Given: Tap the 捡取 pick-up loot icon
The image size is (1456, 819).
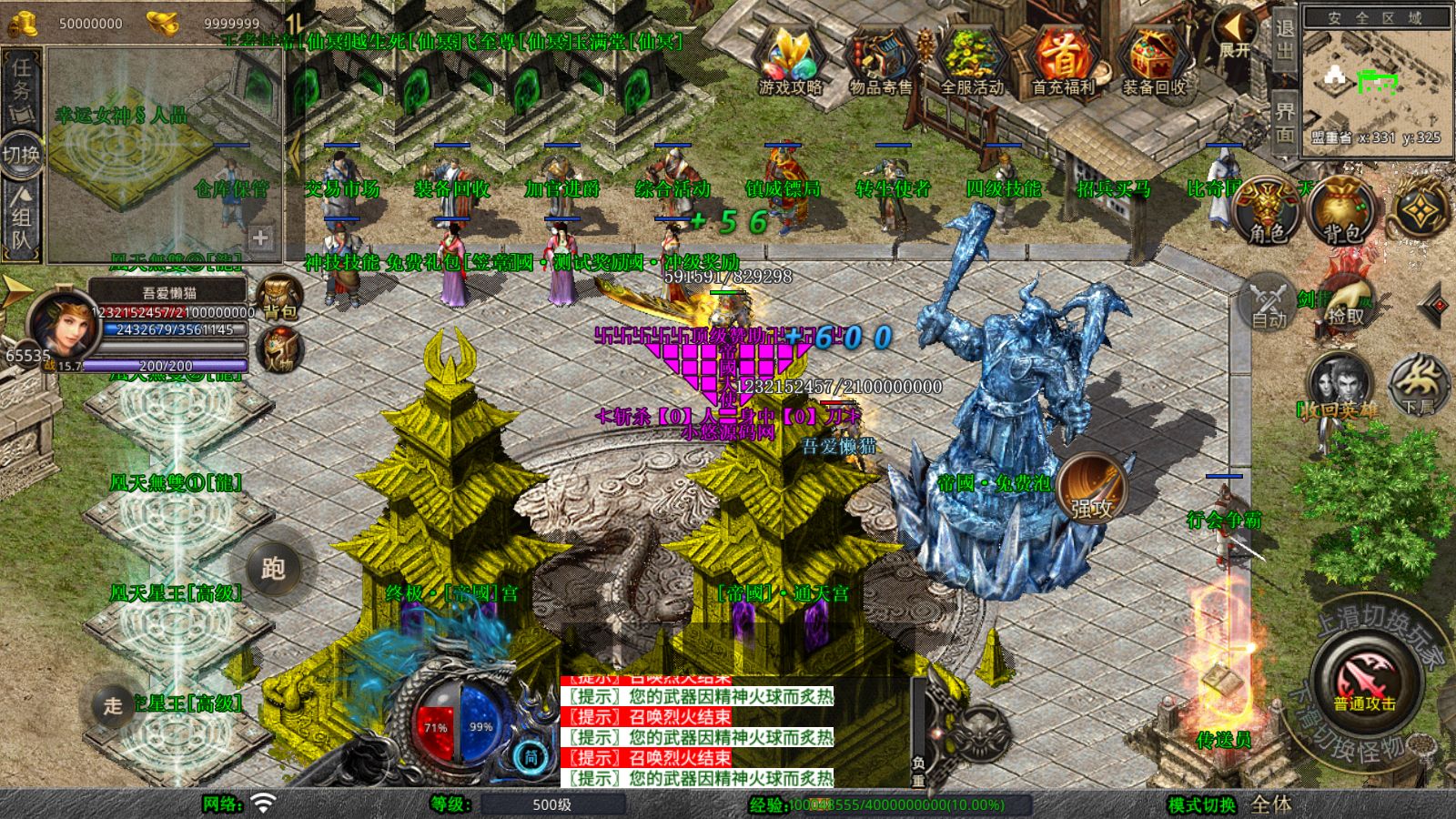Looking at the screenshot, I should coord(1348,303).
